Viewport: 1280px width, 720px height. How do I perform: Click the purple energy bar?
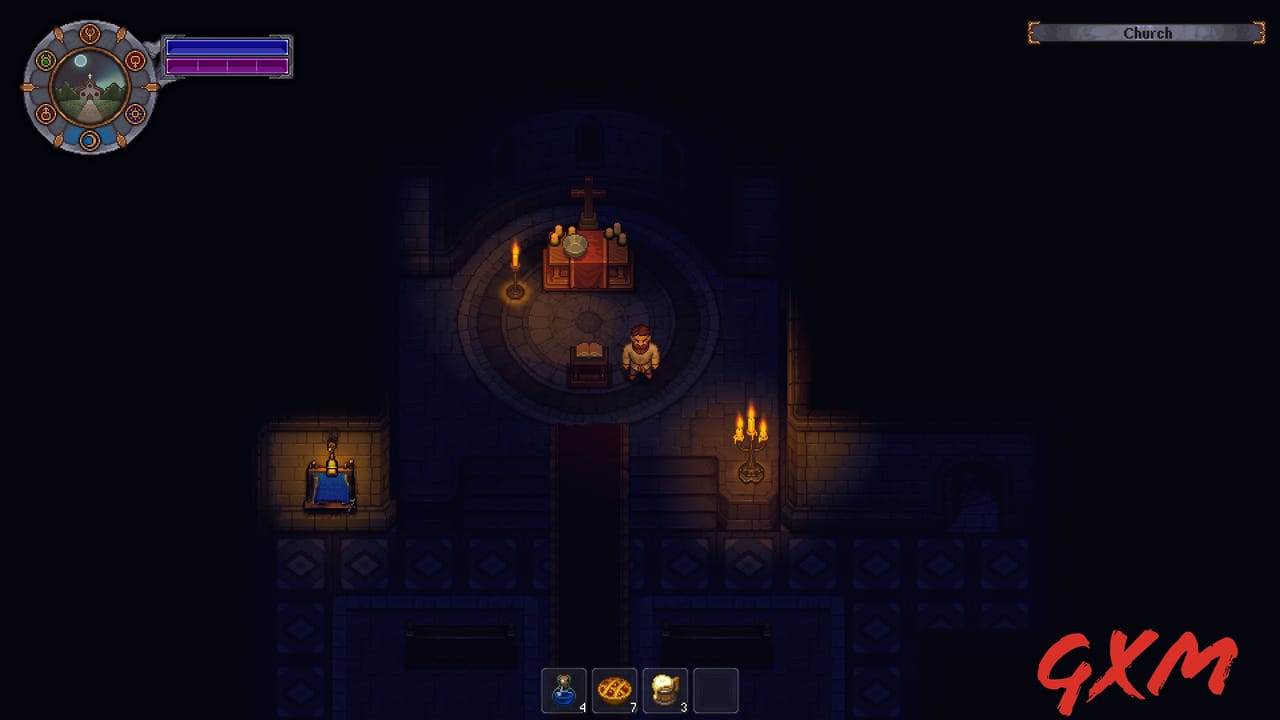pyautogui.click(x=227, y=66)
